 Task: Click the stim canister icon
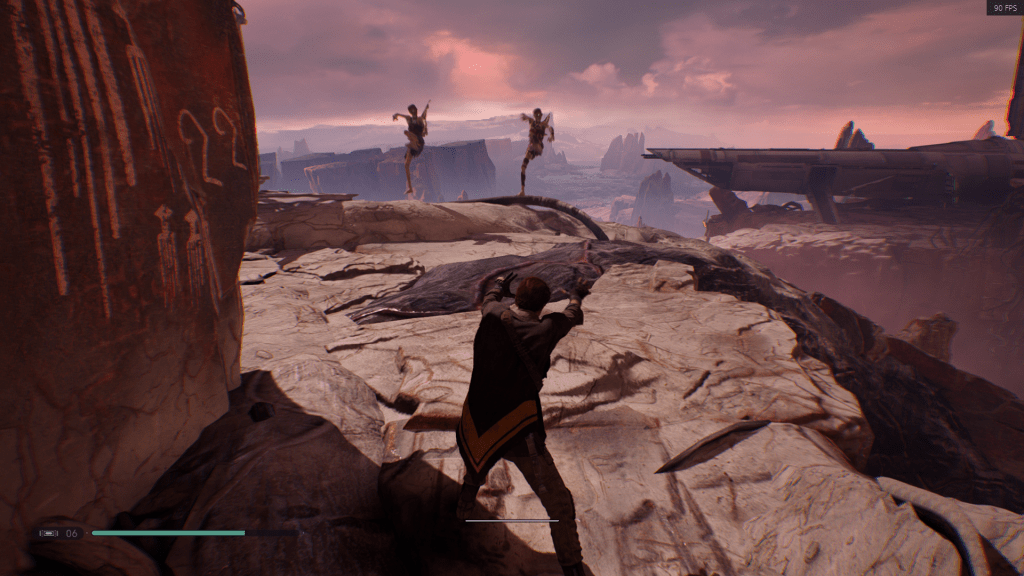point(49,533)
